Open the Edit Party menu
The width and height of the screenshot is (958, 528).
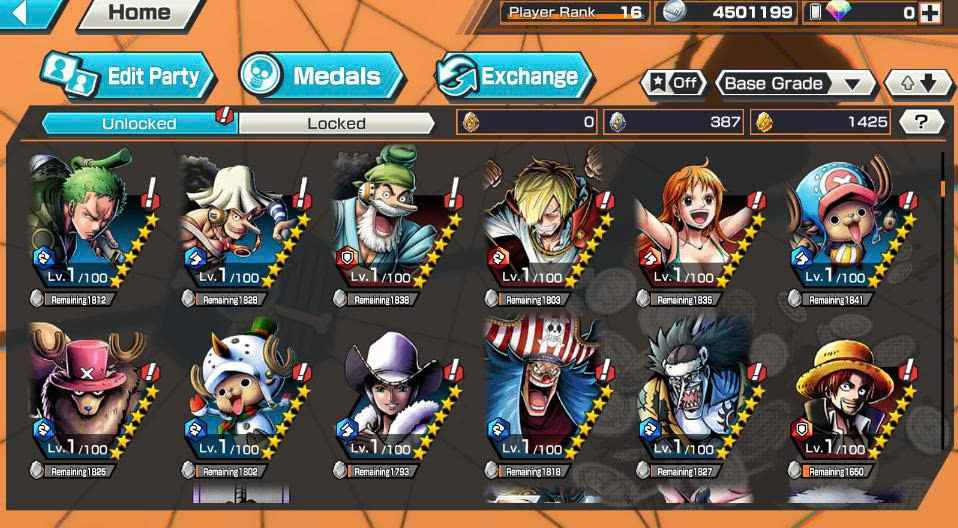127,76
